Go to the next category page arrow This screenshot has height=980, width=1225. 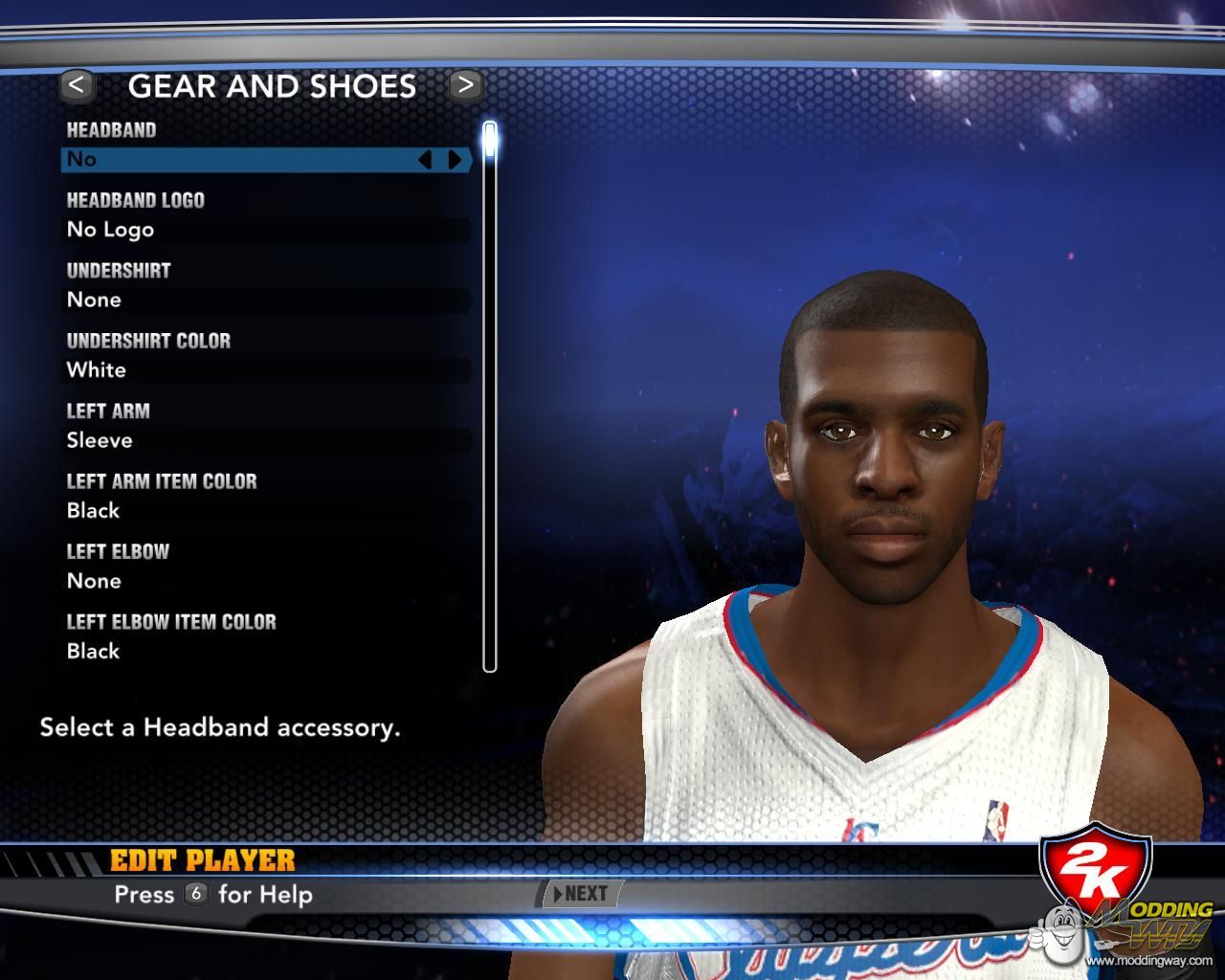(465, 85)
